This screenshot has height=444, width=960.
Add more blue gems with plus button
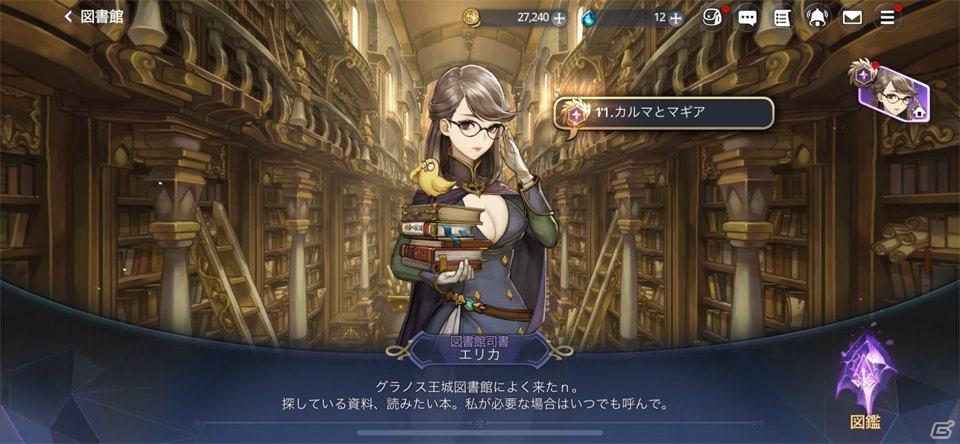(x=676, y=17)
